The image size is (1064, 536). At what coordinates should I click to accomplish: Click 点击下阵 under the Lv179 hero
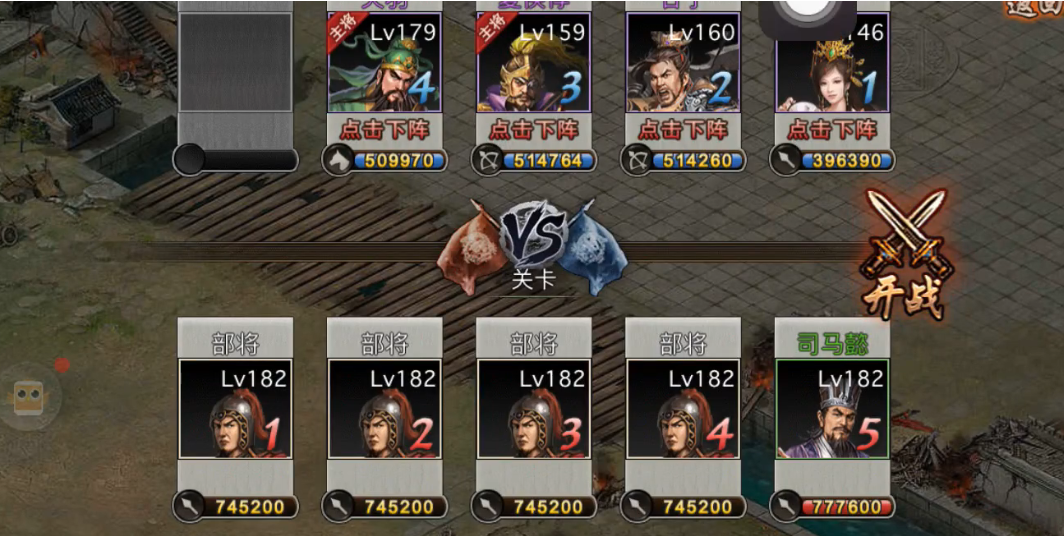pyautogui.click(x=384, y=130)
